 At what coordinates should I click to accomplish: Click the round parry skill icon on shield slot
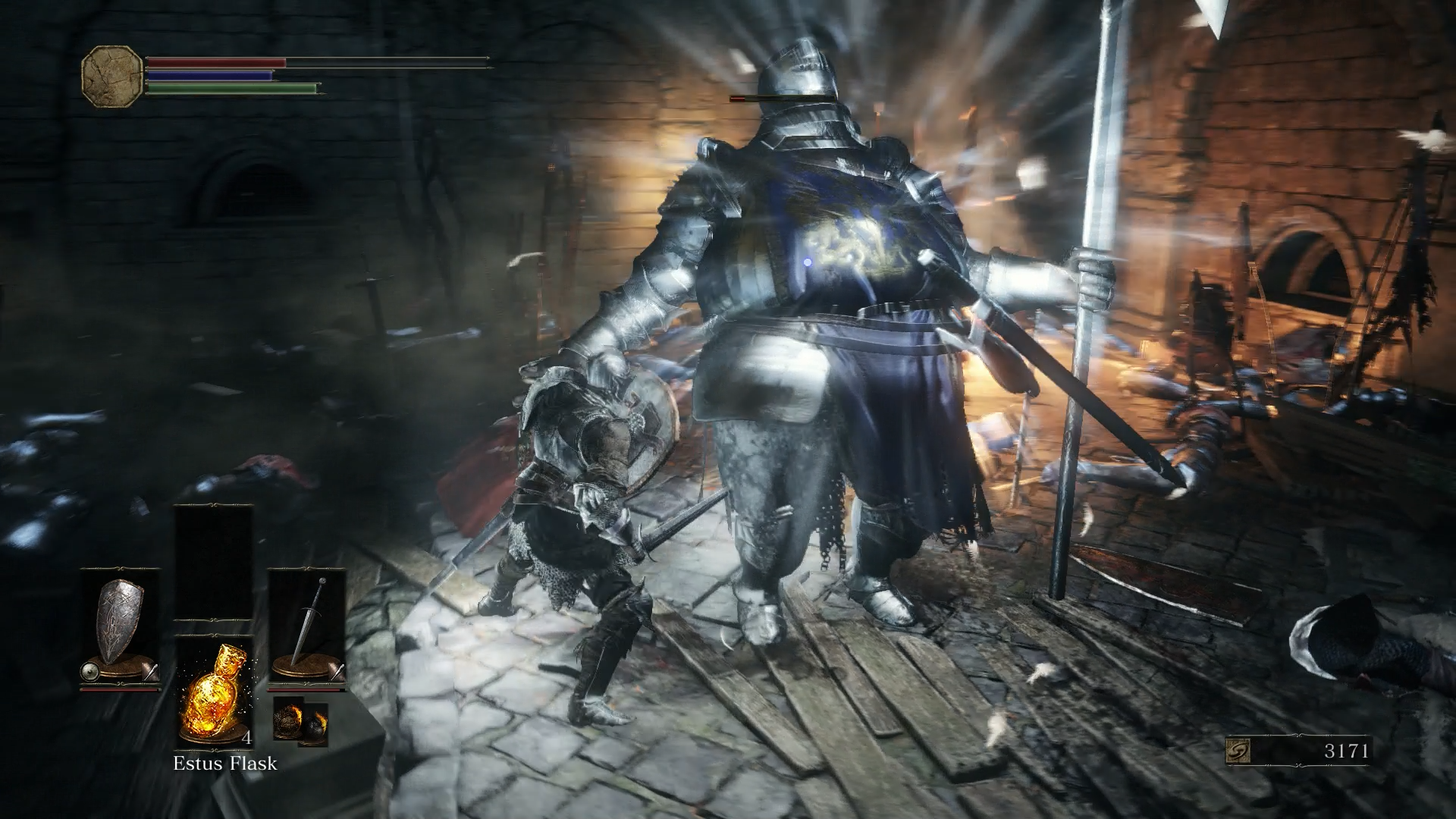click(89, 670)
